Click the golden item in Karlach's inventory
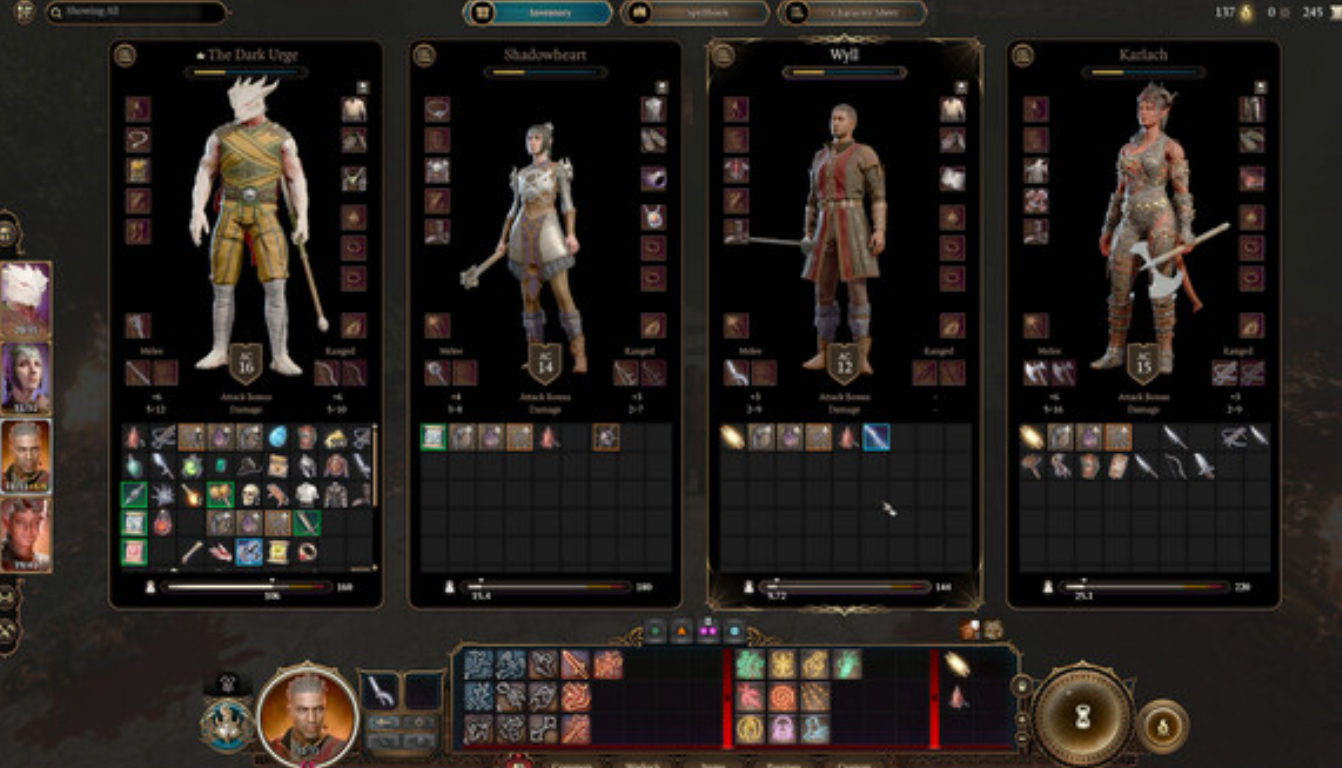The image size is (1342, 768). pos(1031,437)
